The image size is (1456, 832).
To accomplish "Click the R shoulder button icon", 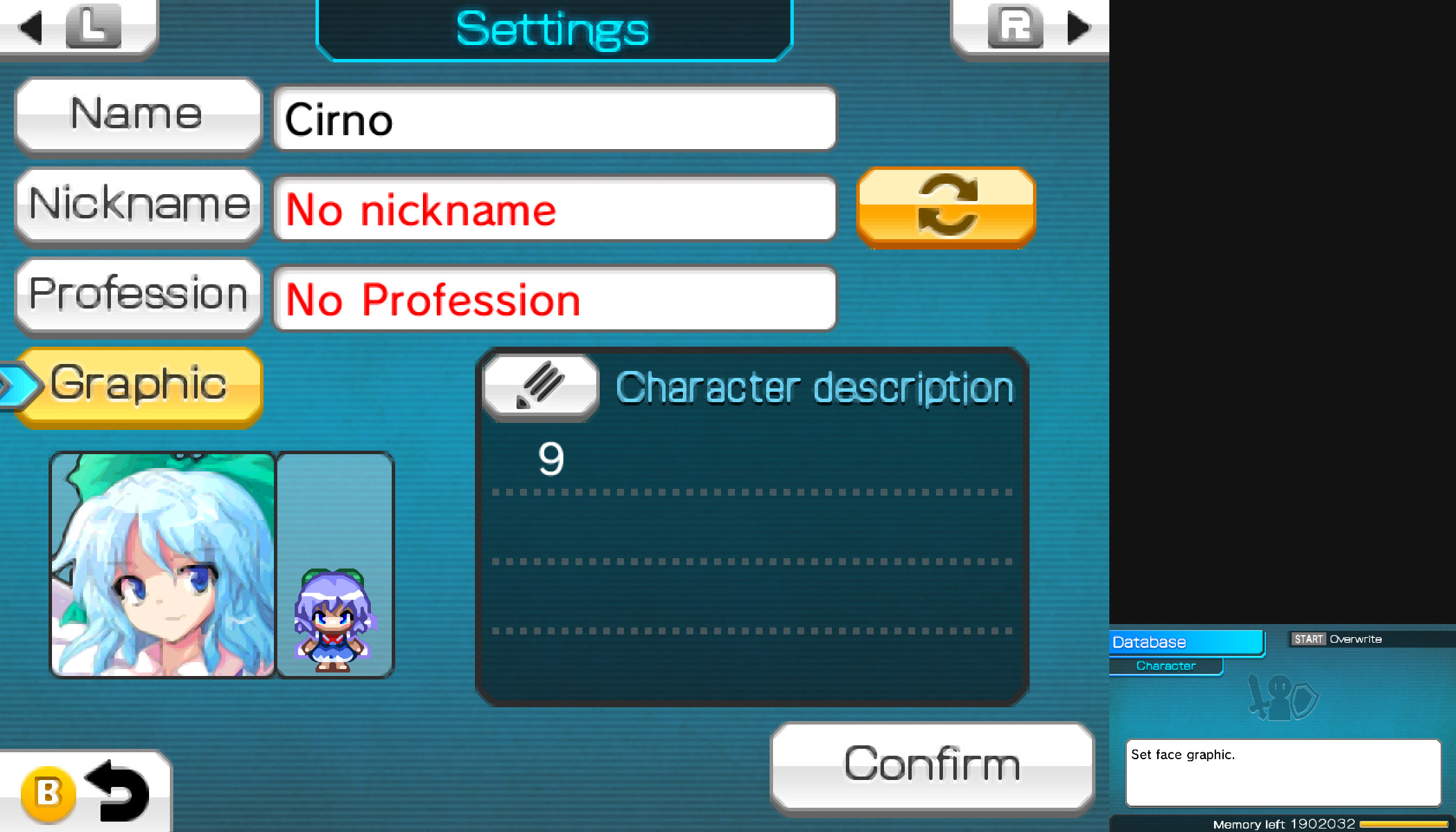I will [1015, 28].
